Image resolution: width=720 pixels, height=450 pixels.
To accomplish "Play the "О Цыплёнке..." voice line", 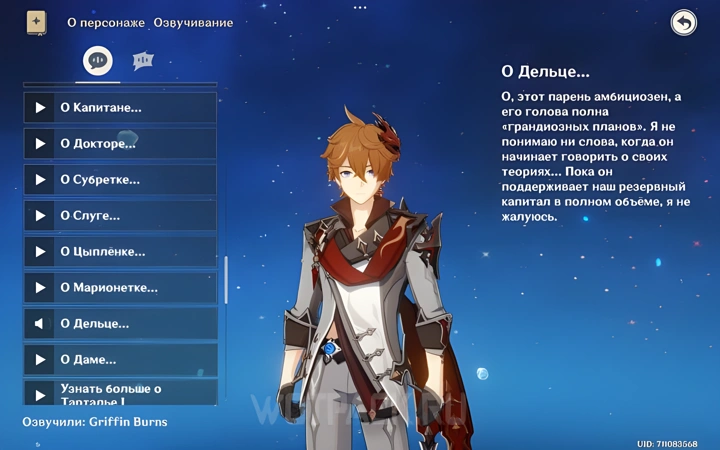I will 40,252.
